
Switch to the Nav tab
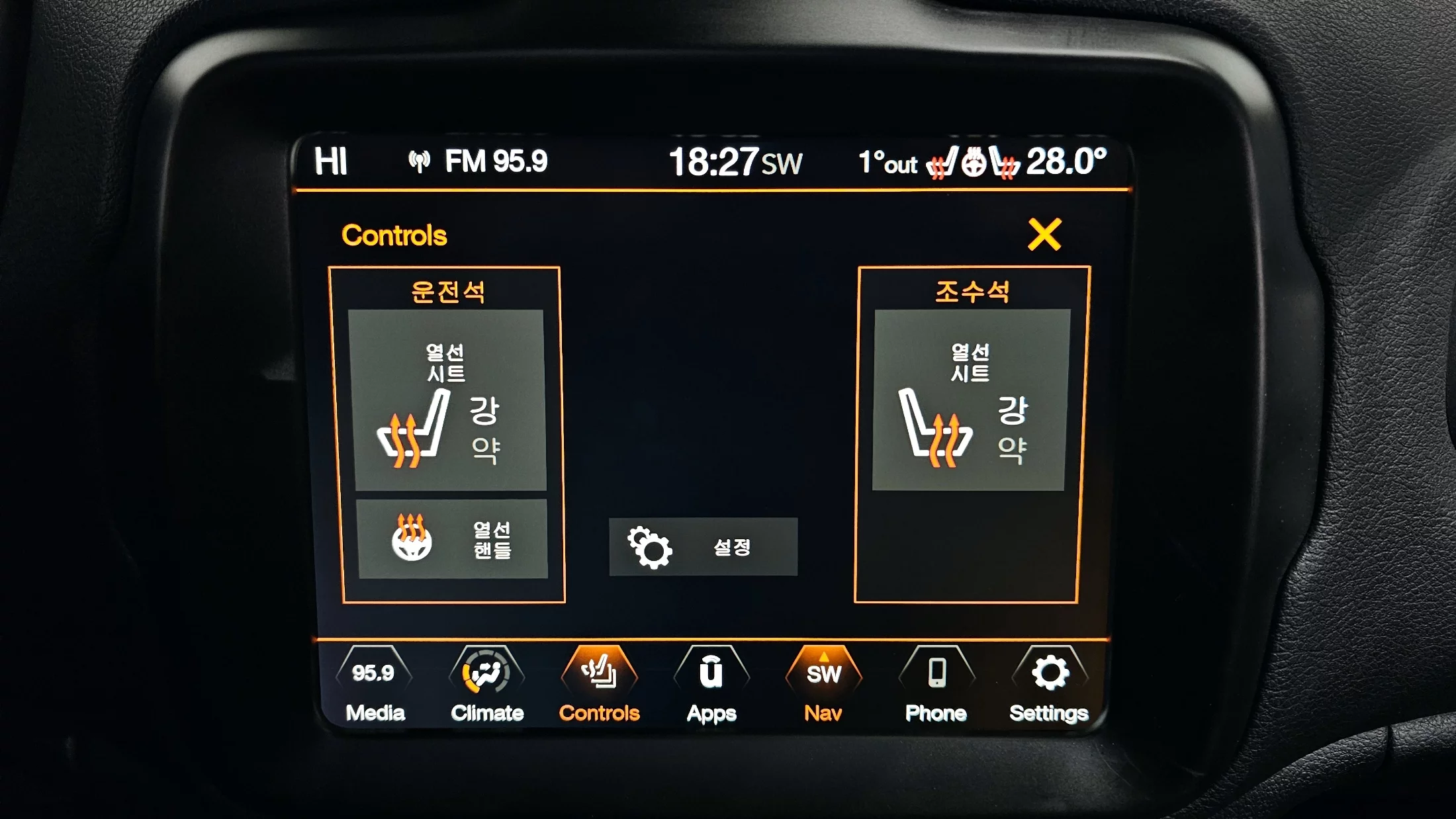pos(823,686)
